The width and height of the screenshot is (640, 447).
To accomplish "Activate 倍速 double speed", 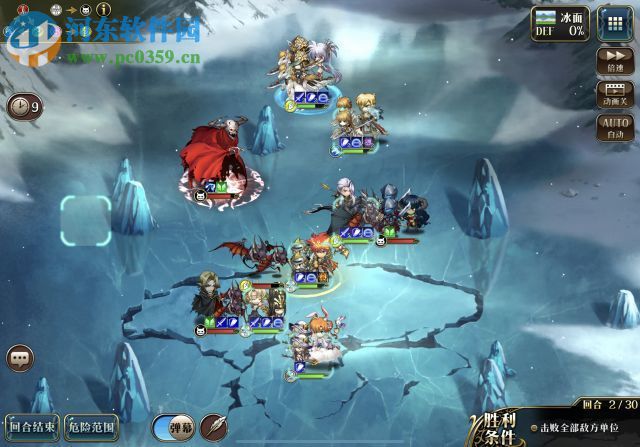I will tap(614, 59).
